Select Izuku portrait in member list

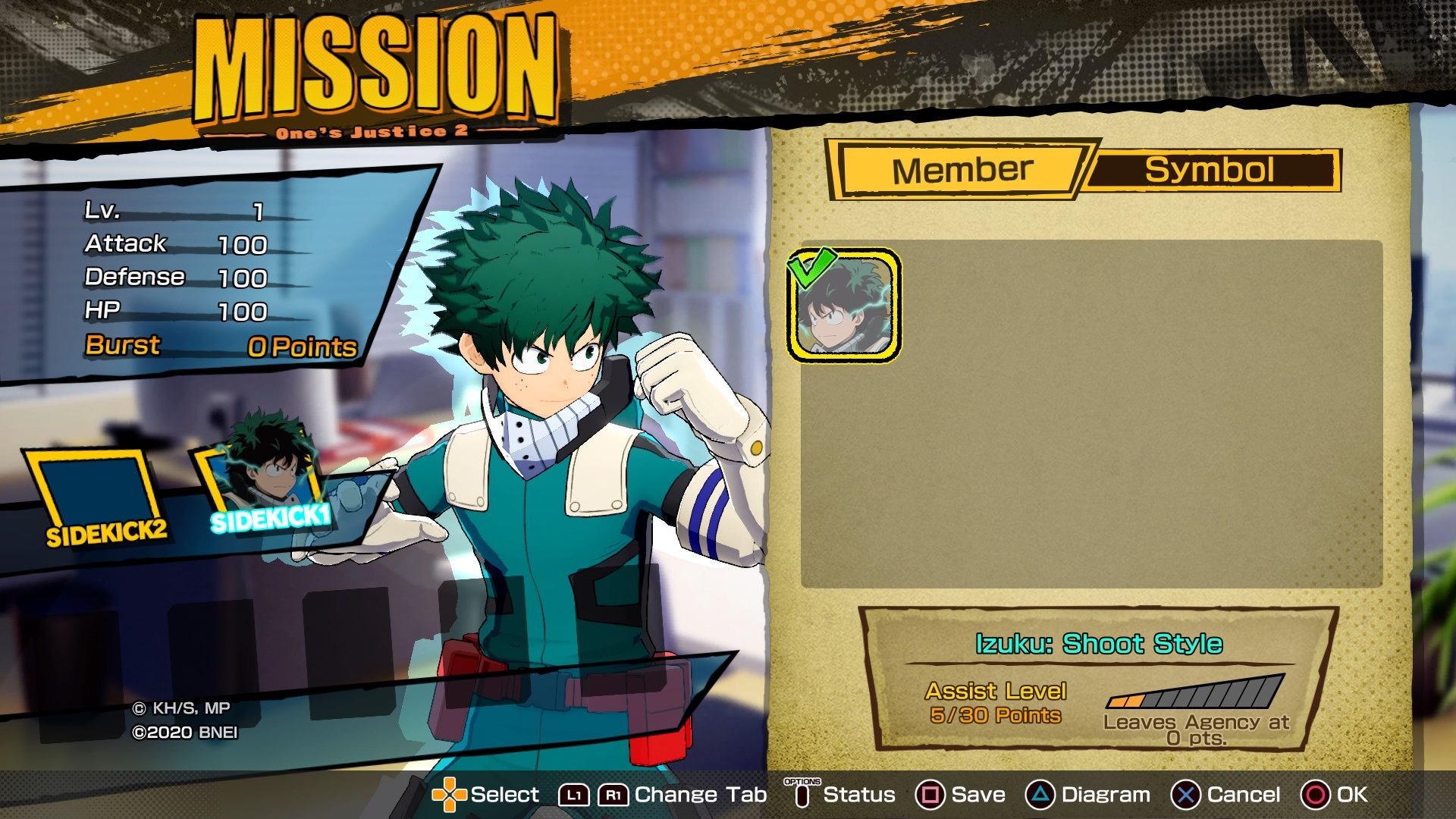click(x=844, y=305)
